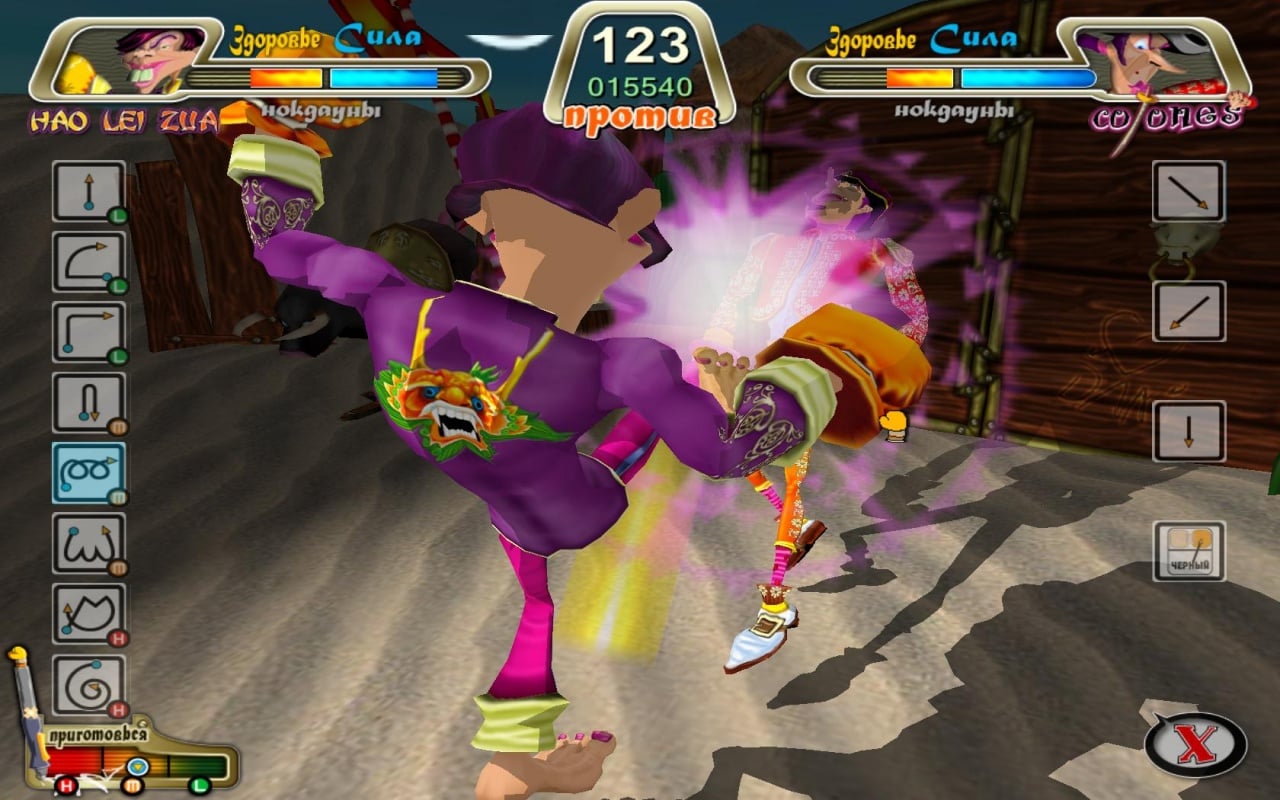Select the diagonal down-right arrow move
1280x800 pixels.
coord(1189,191)
